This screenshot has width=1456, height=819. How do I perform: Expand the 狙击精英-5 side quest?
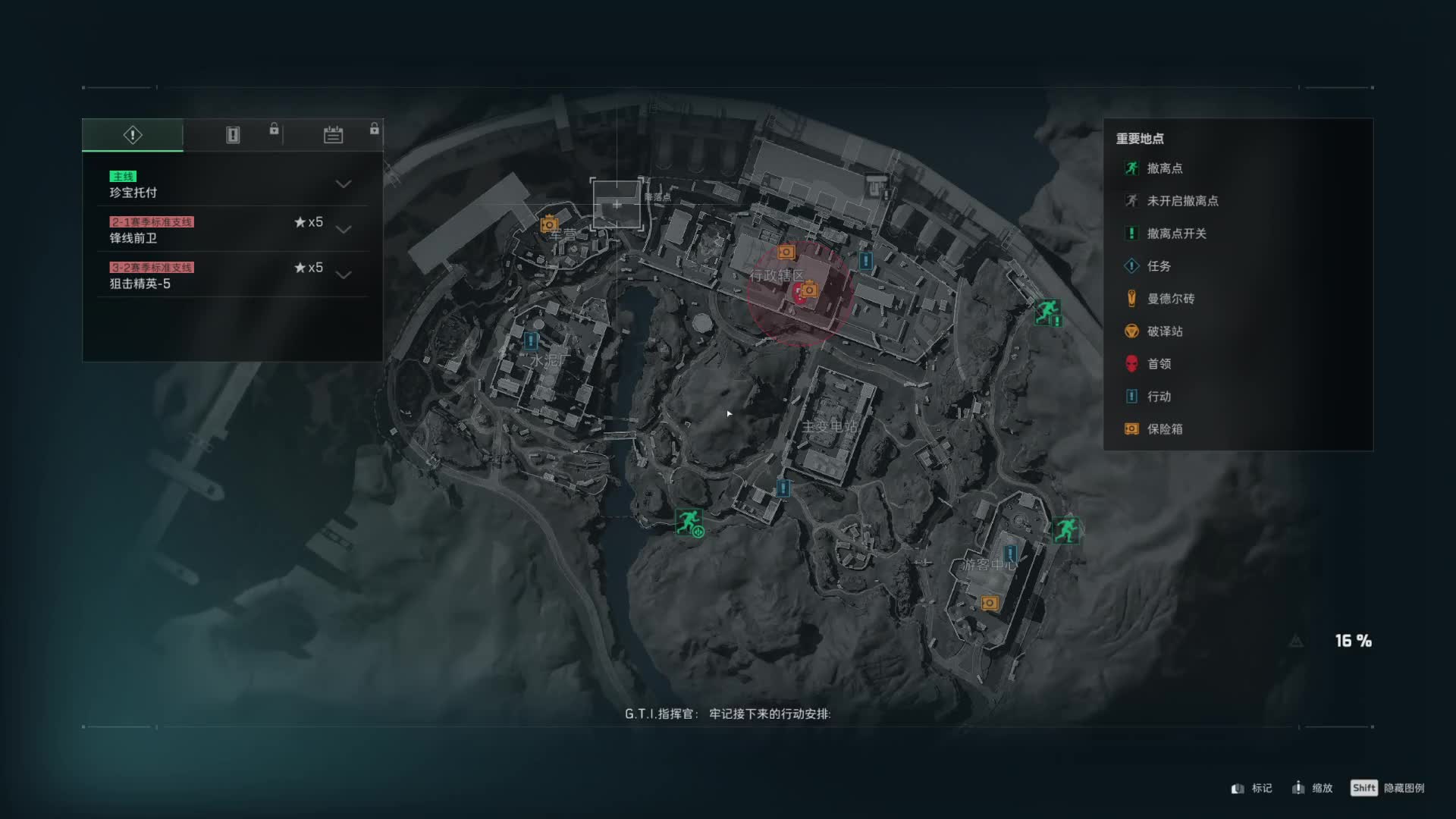click(344, 275)
